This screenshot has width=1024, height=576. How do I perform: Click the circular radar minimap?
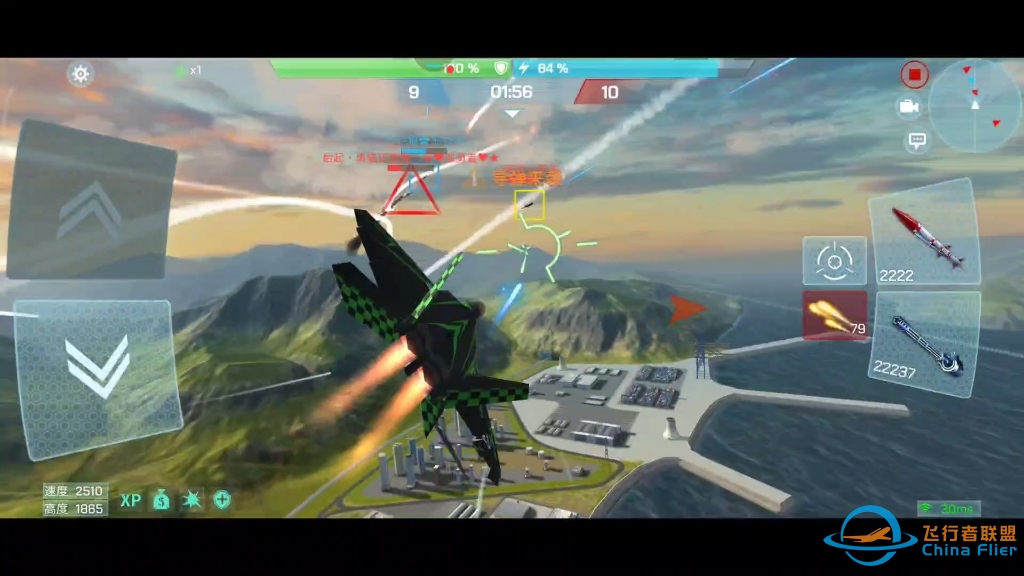point(974,106)
